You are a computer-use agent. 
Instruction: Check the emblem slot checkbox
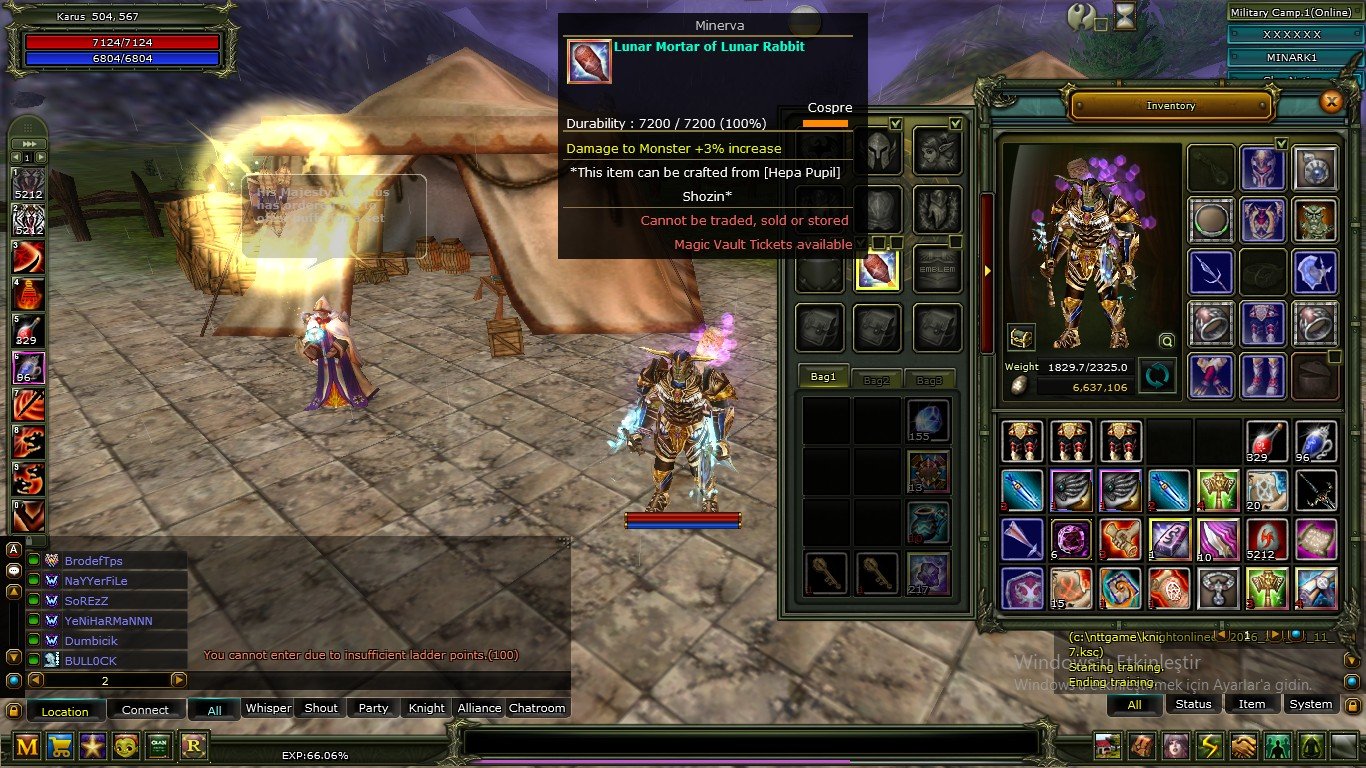pos(953,241)
